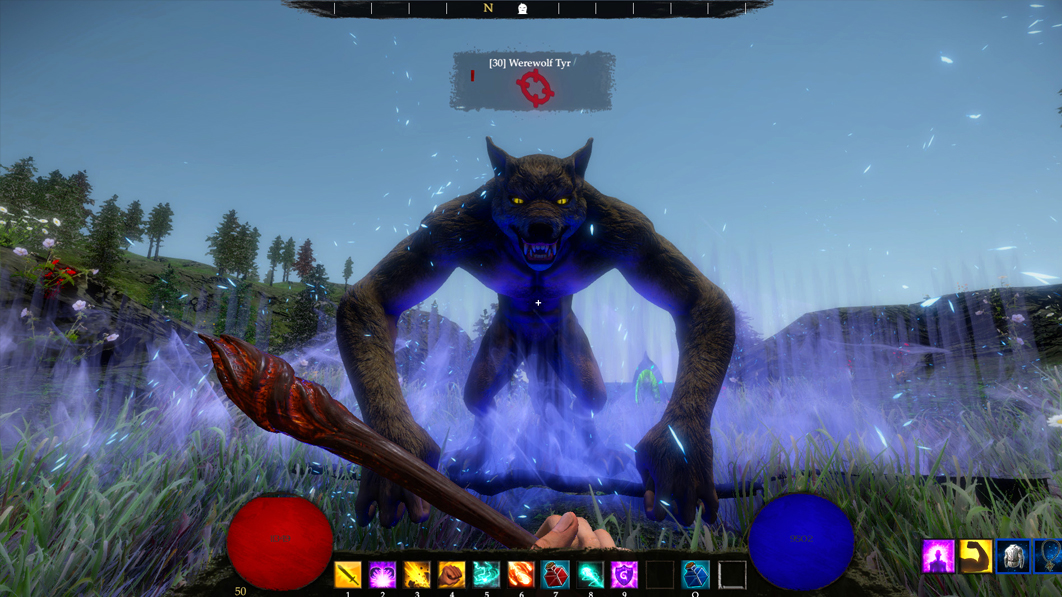Launch the orange fireball ability
Image resolution: width=1062 pixels, height=597 pixels.
pos(521,575)
